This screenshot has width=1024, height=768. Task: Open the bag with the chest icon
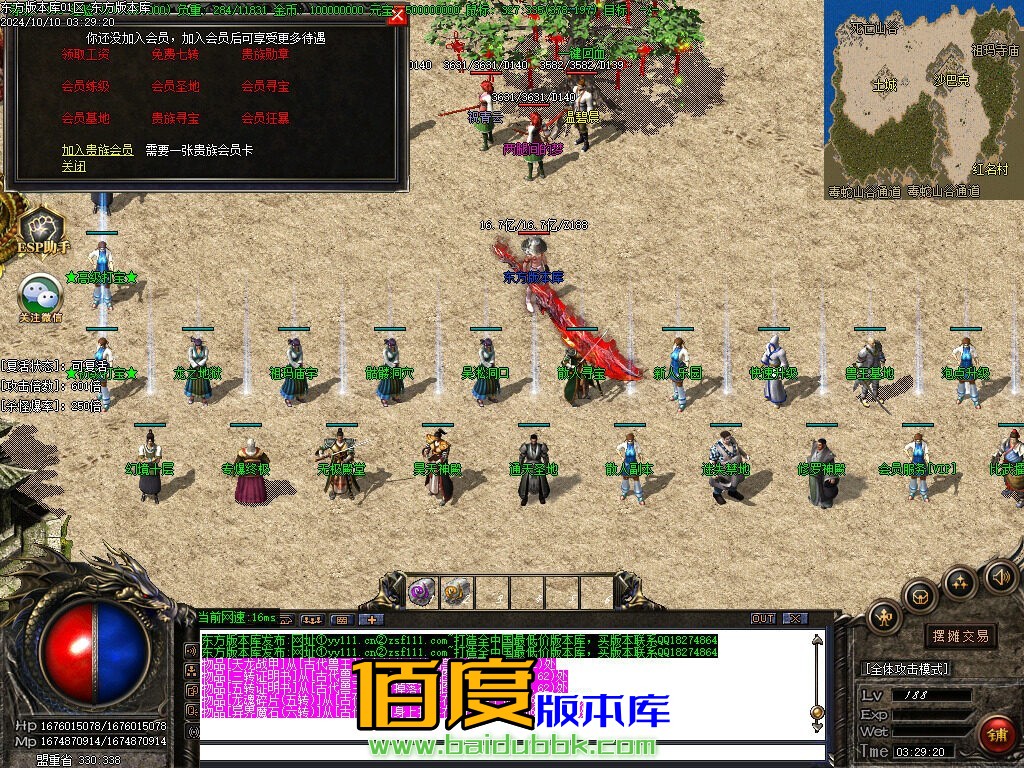tap(920, 597)
